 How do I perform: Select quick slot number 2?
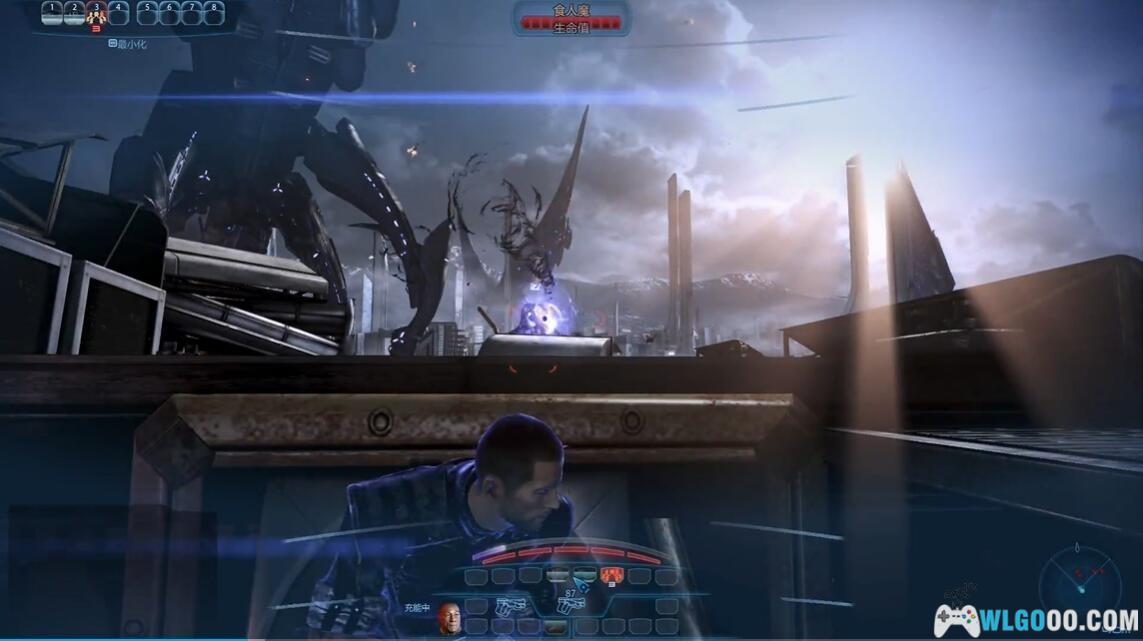(x=74, y=12)
